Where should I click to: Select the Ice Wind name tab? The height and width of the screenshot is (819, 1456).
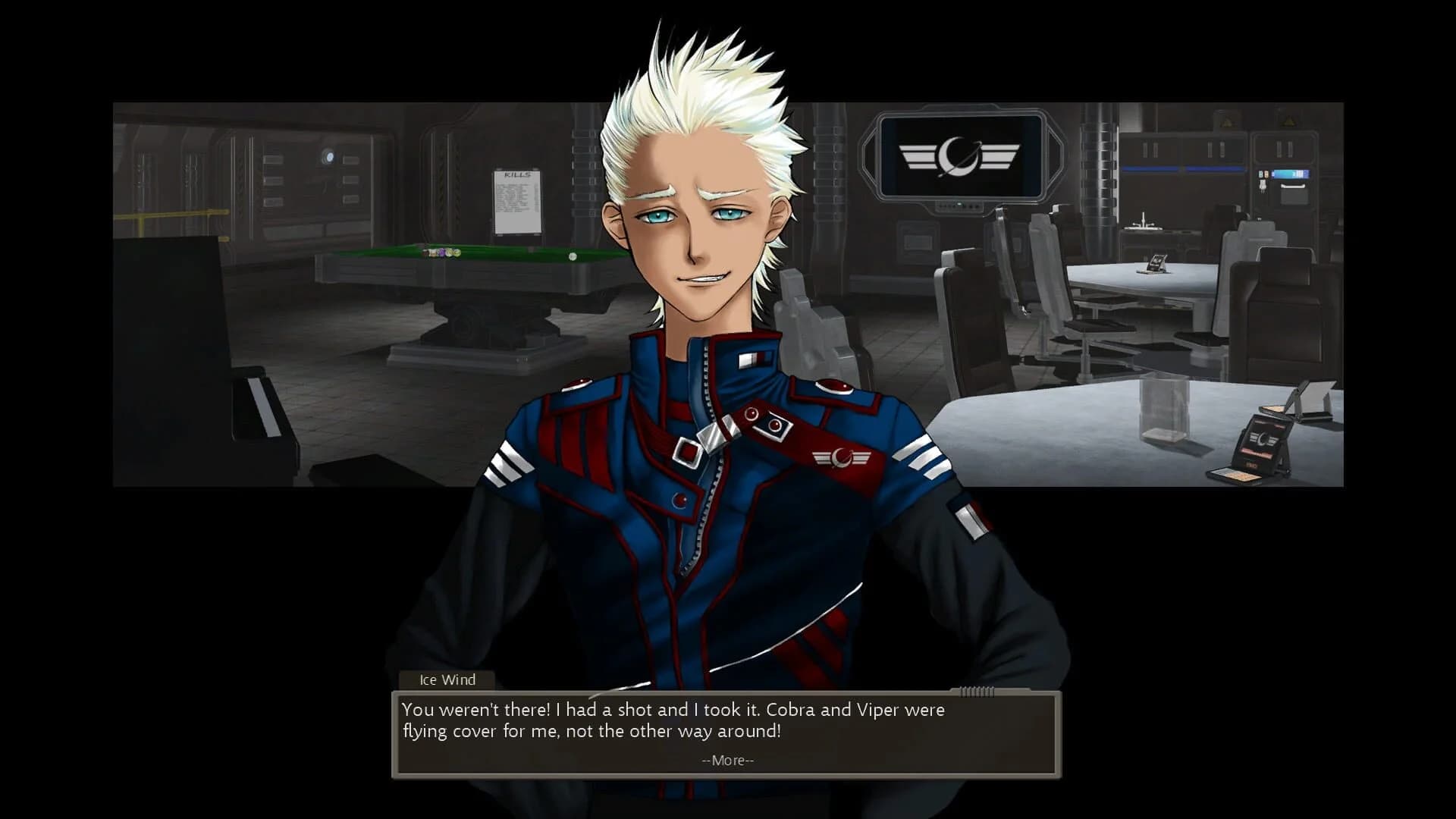click(x=446, y=679)
